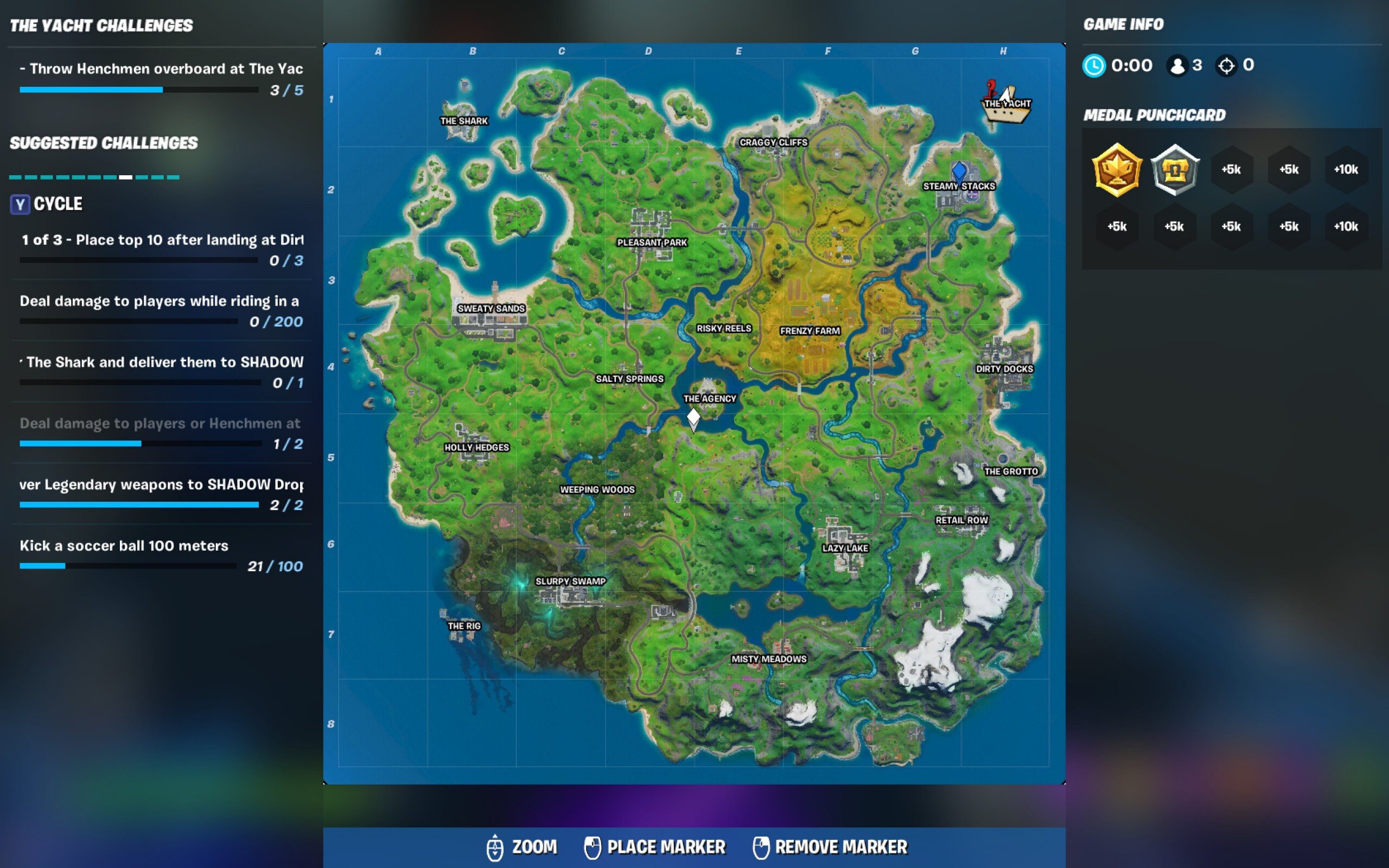1389x868 pixels.
Task: Select The Agency label on the map
Action: pyautogui.click(x=710, y=398)
